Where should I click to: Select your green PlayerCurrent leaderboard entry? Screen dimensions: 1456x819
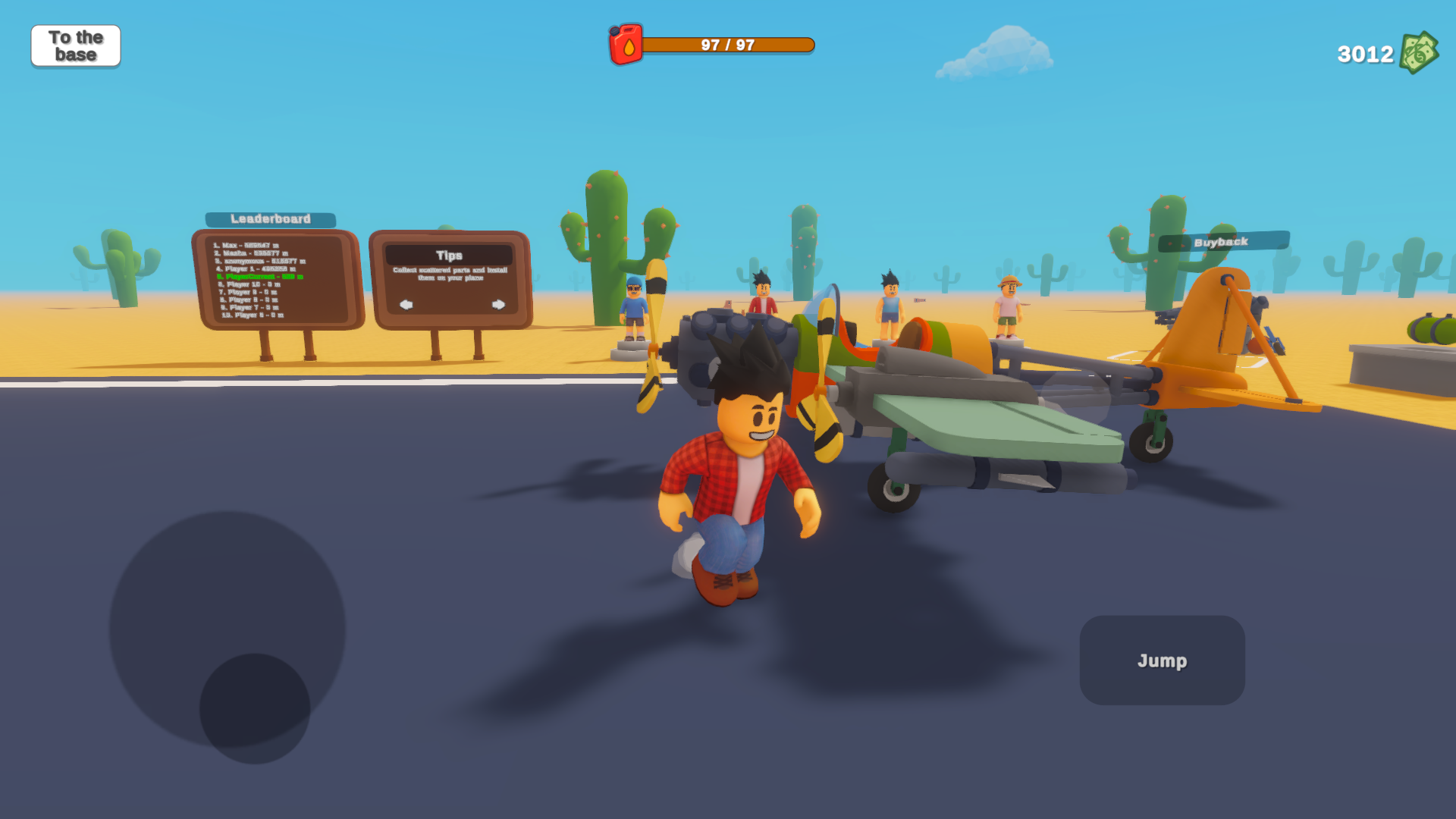pos(258,278)
